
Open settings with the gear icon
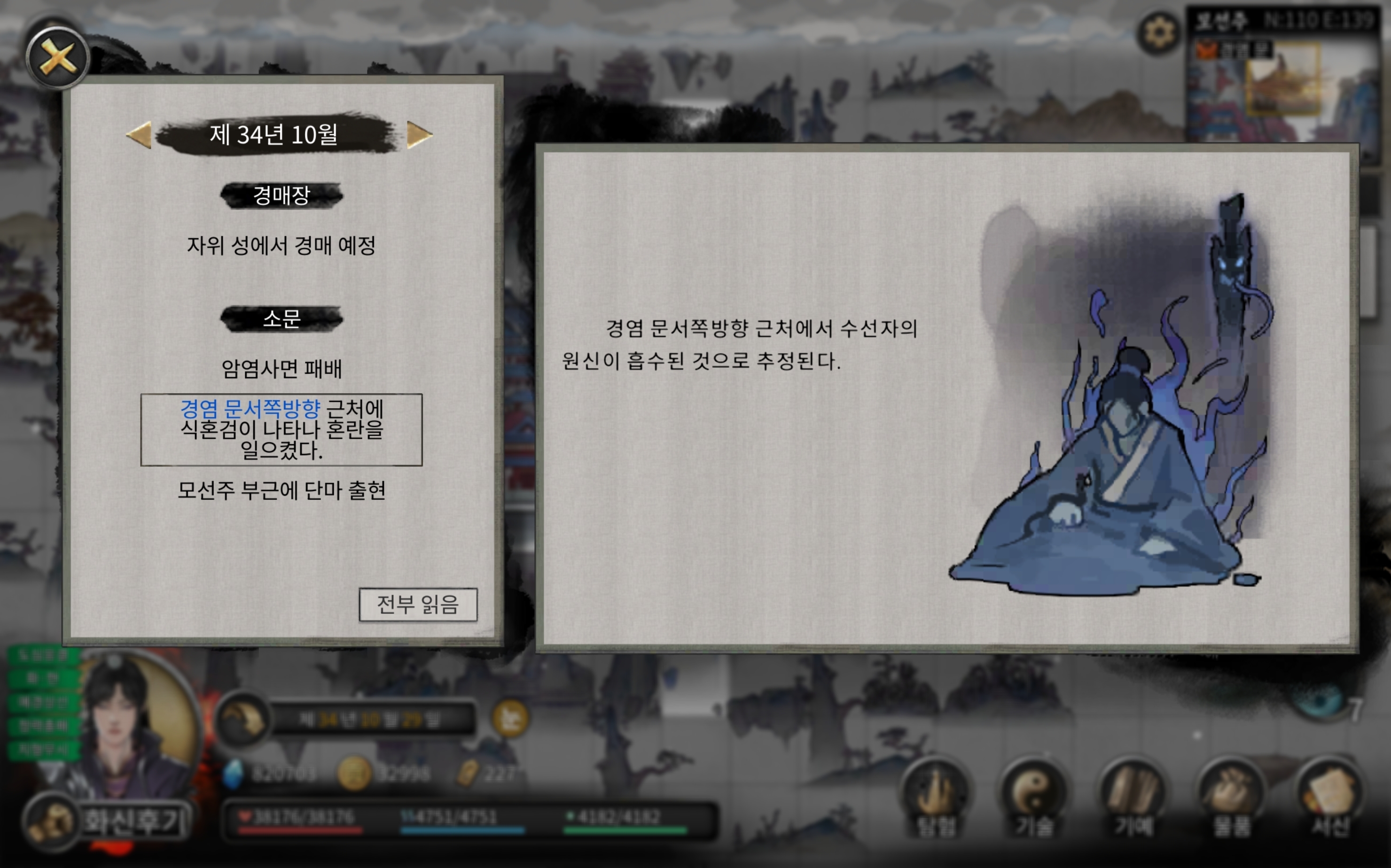[x=1158, y=33]
